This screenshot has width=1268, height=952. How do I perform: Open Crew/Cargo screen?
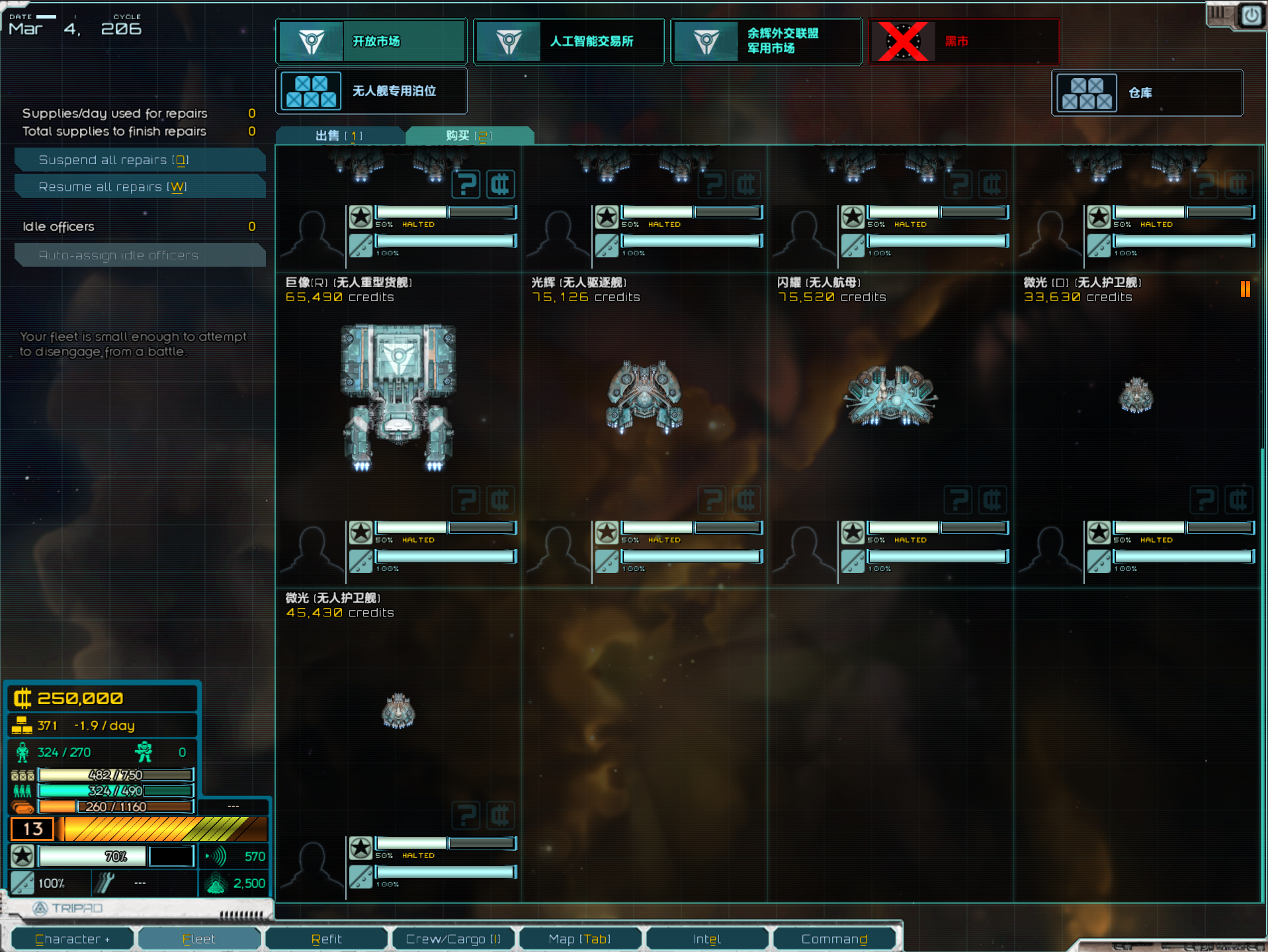pos(453,939)
